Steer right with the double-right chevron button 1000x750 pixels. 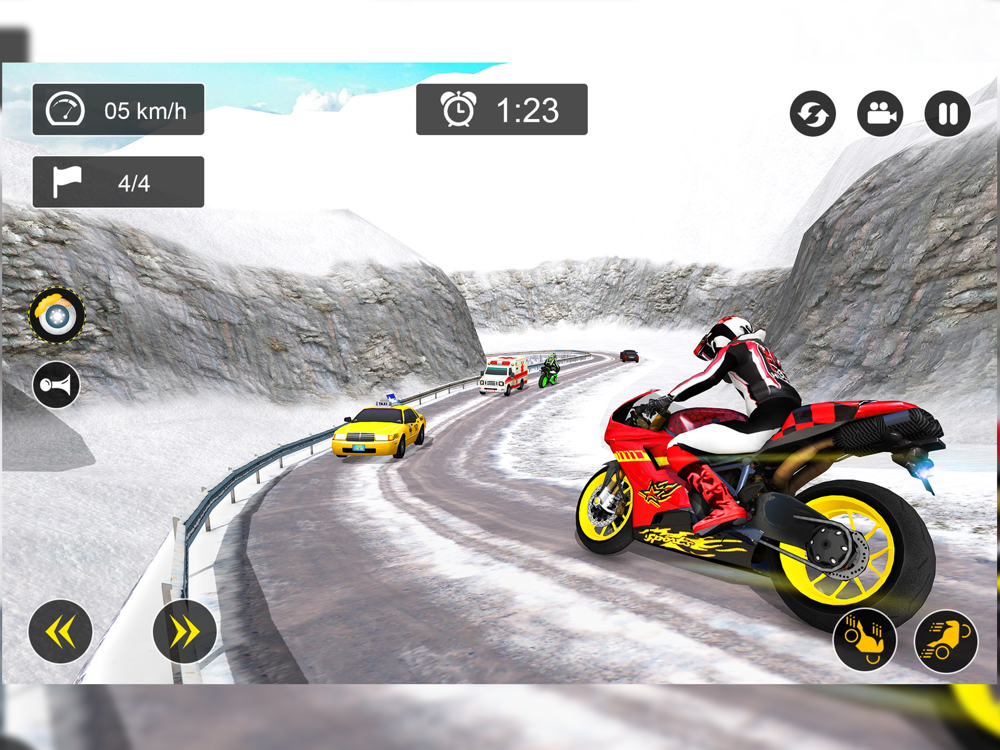tap(185, 631)
